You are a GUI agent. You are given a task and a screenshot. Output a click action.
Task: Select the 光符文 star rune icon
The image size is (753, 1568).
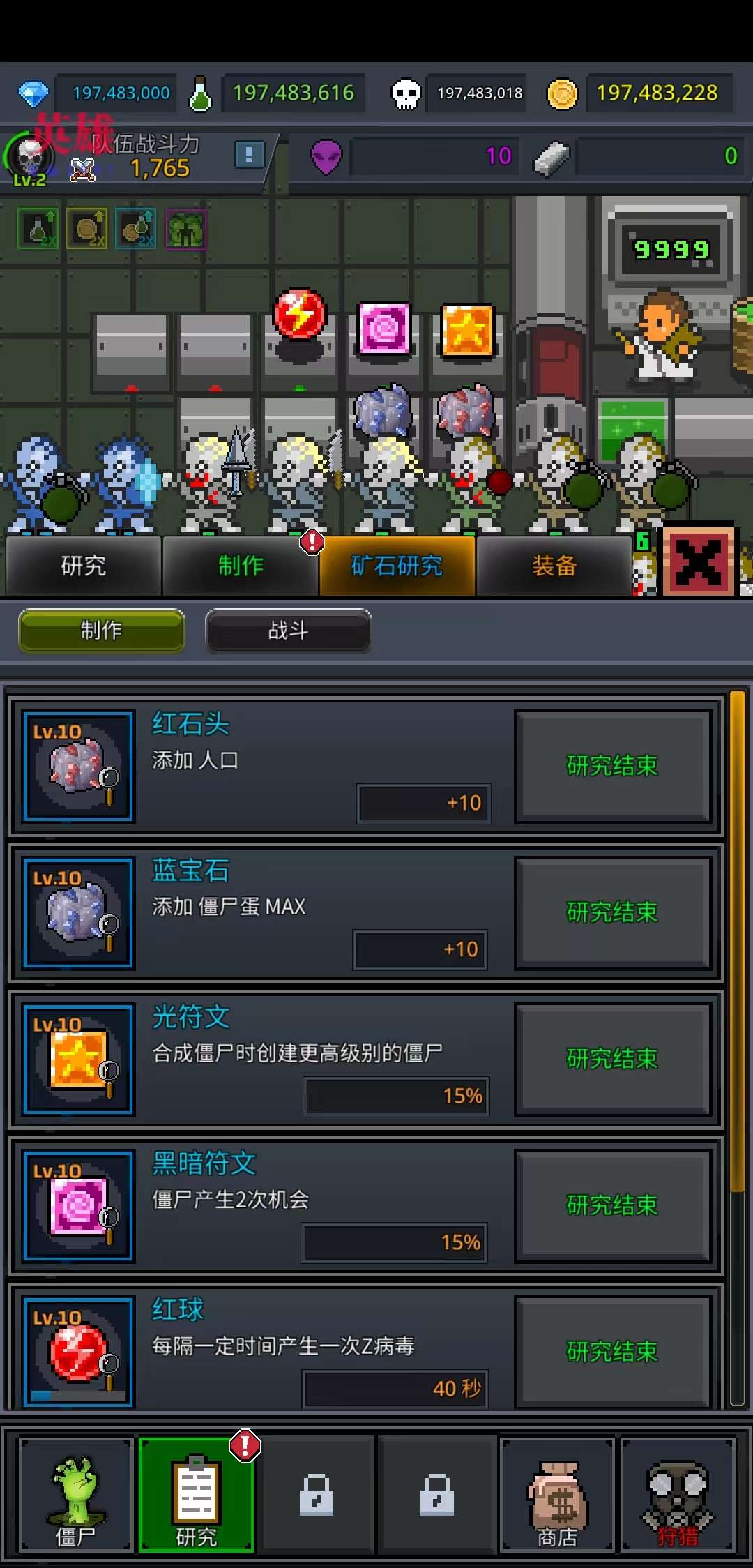(x=78, y=1060)
